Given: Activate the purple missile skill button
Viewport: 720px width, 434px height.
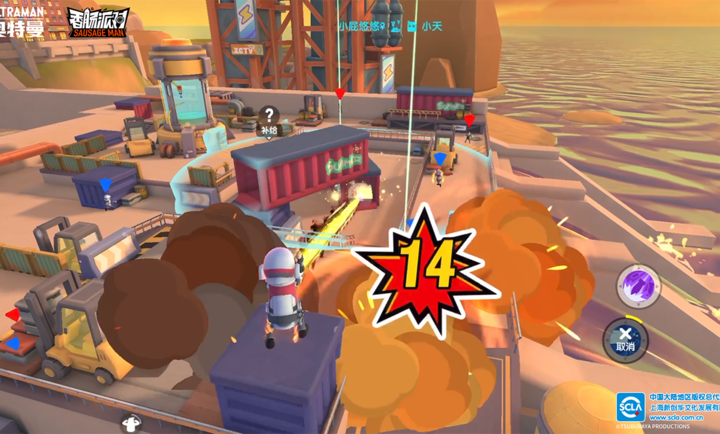Looking at the screenshot, I should (x=637, y=285).
